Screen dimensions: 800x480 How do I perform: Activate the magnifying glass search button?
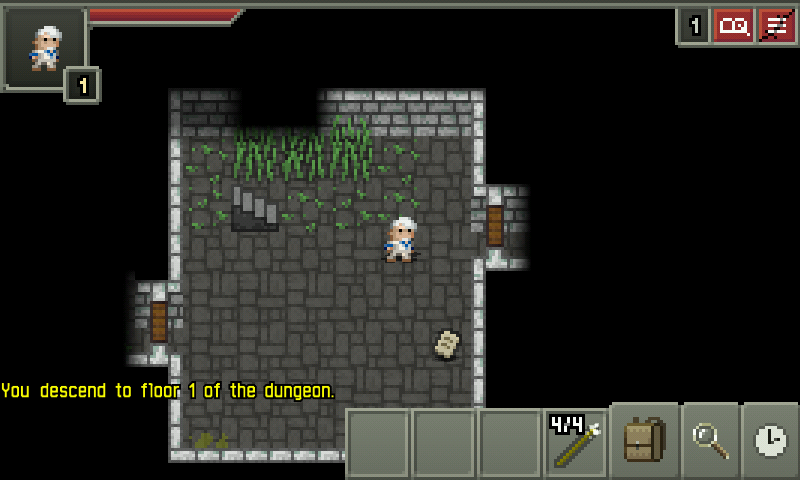(709, 441)
